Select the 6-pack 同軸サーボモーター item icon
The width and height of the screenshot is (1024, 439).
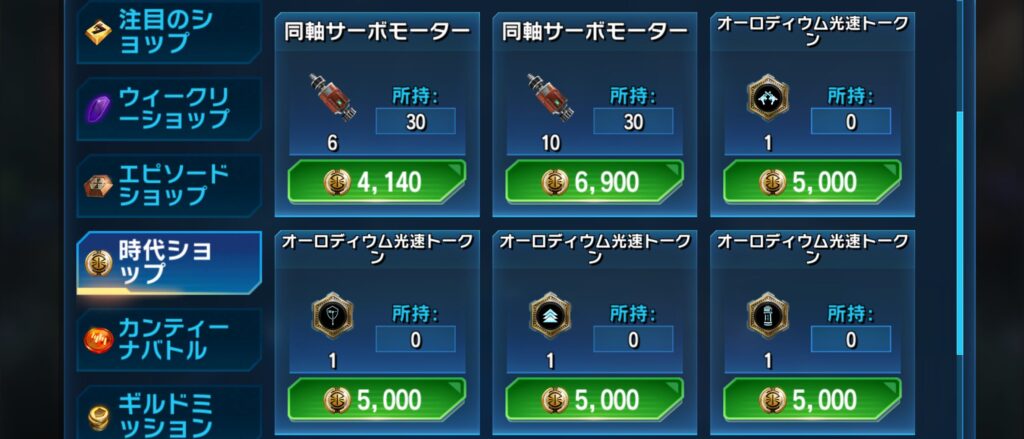click(331, 100)
